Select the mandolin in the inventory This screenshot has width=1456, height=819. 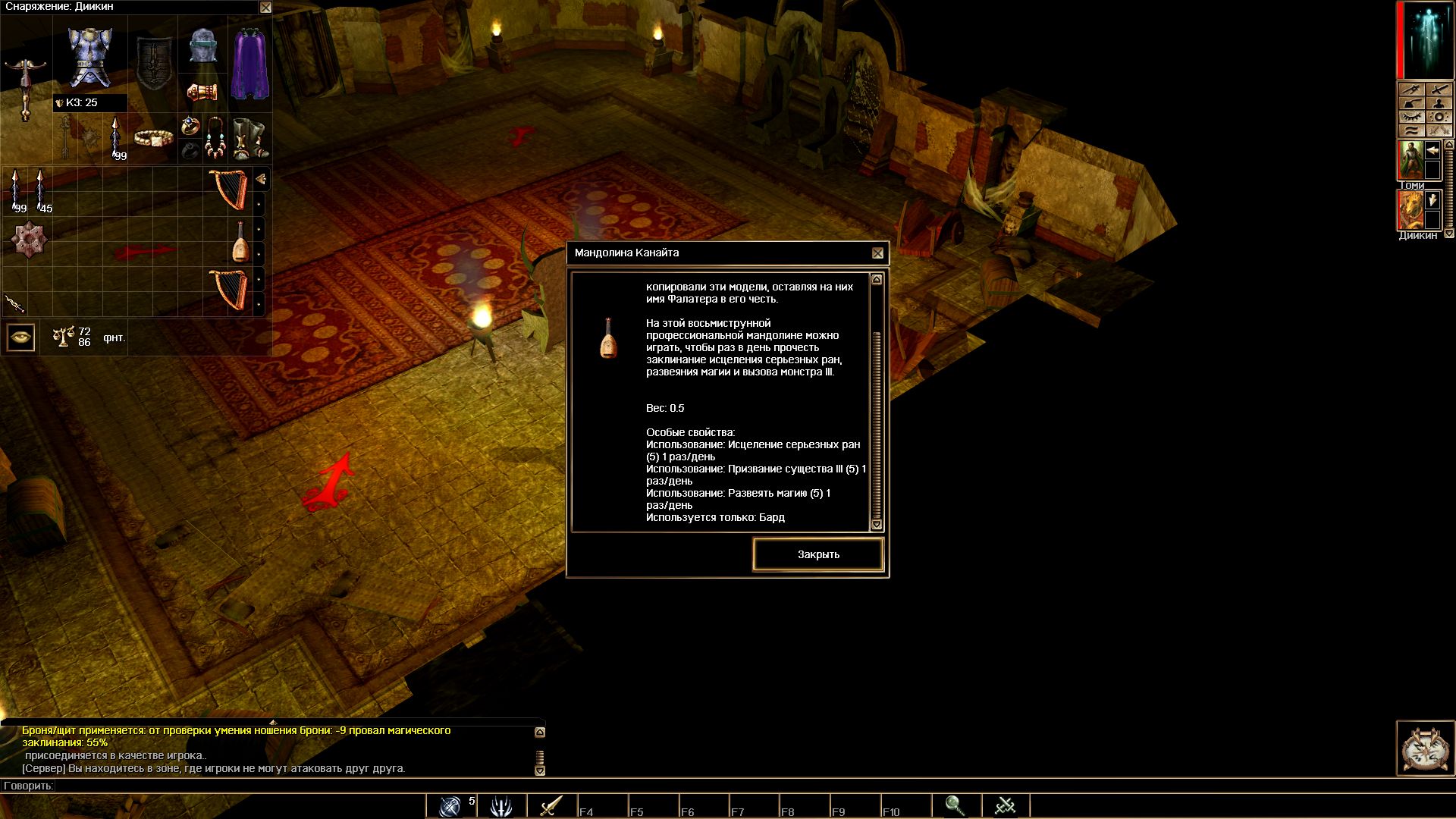(240, 242)
